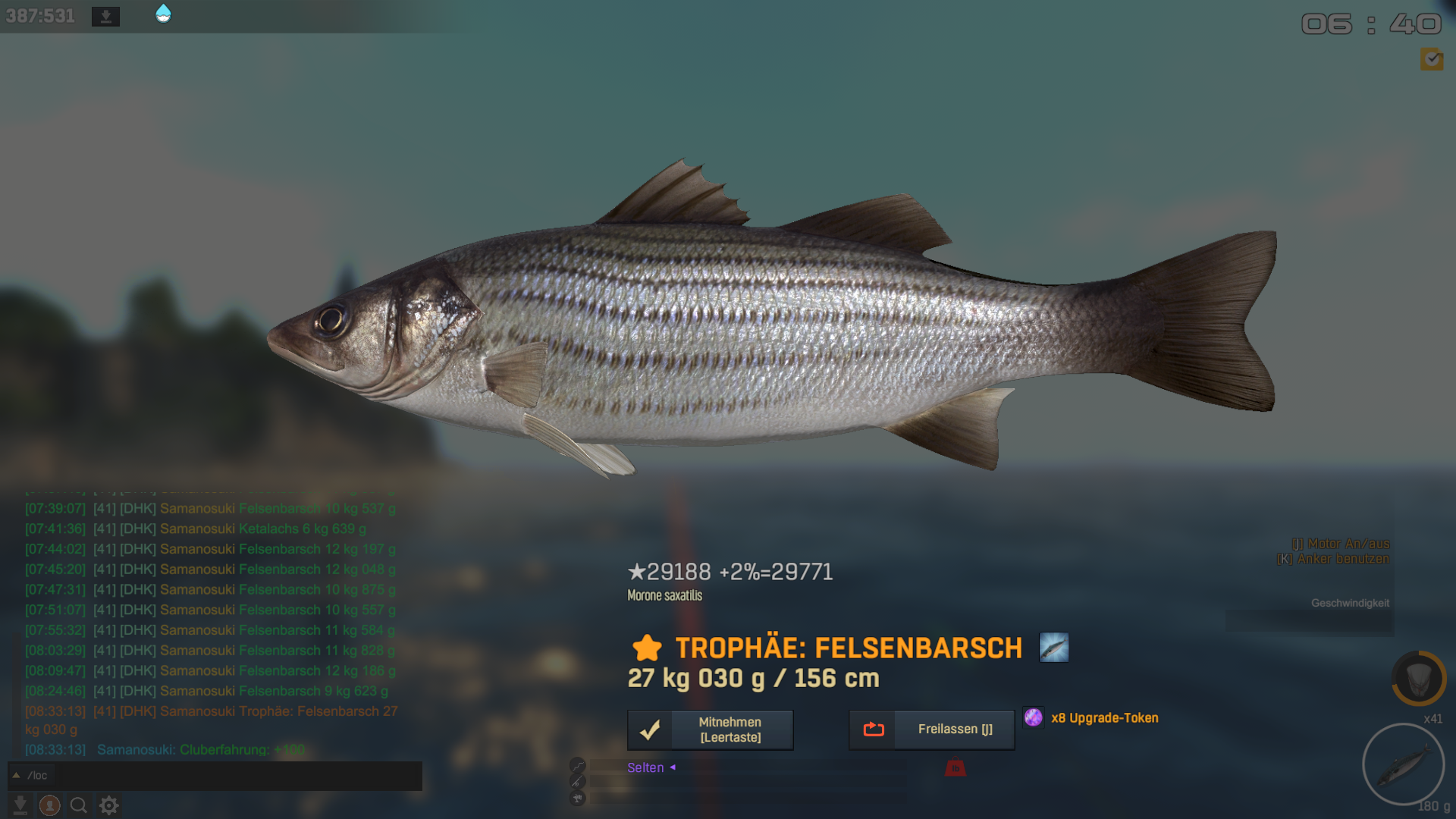Click the water droplet icon in the top bar

coord(163,14)
